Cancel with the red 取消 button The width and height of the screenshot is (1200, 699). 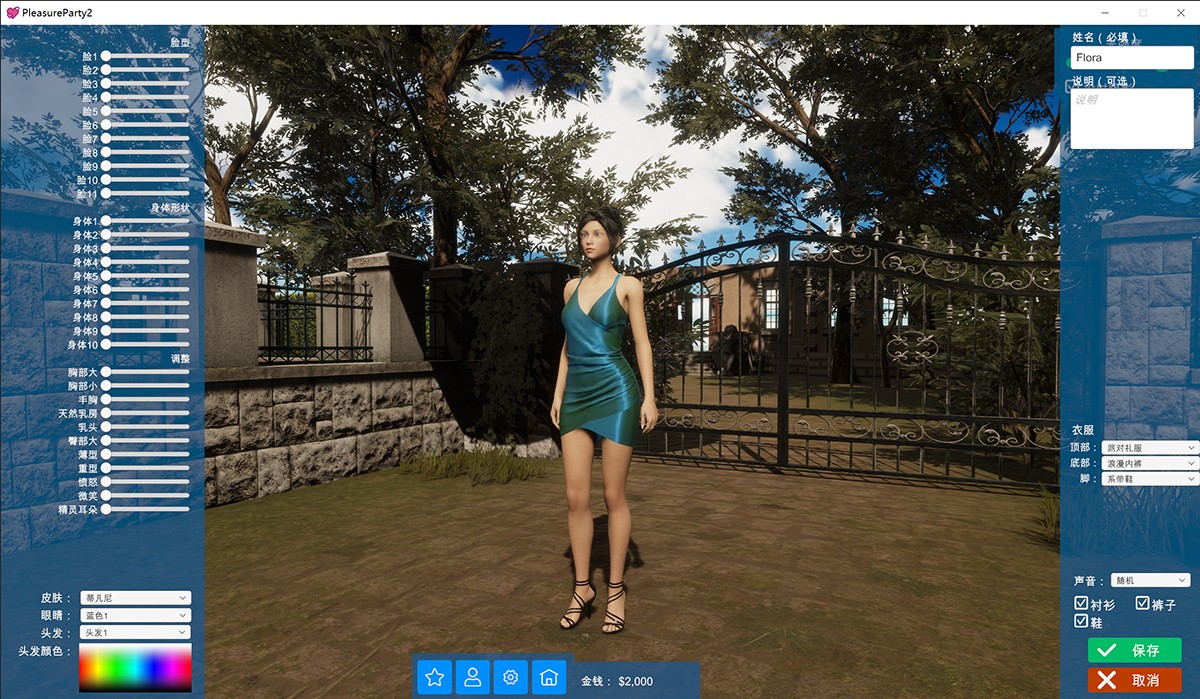(1134, 681)
